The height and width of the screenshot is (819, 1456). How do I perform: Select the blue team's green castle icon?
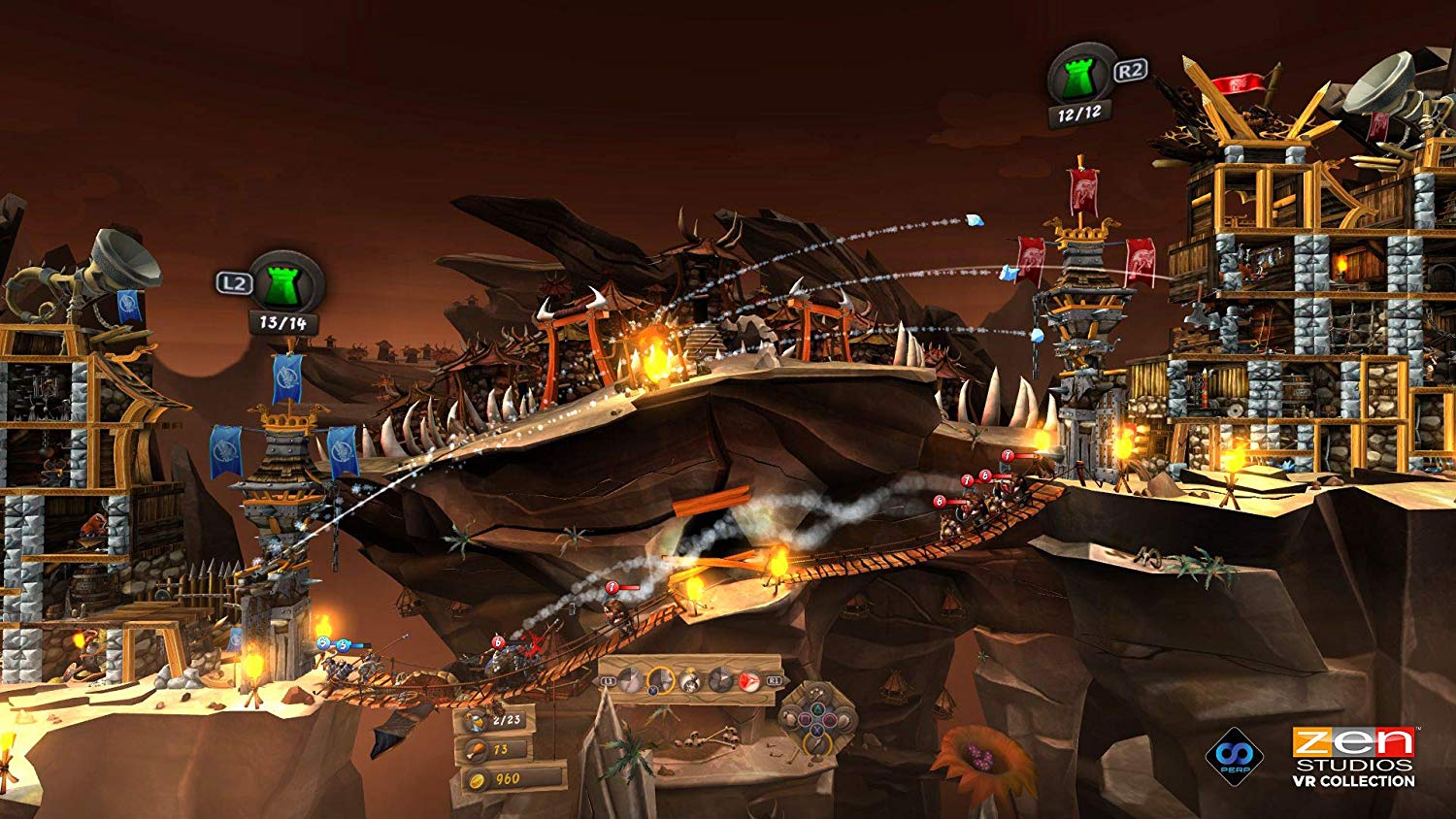pos(284,282)
